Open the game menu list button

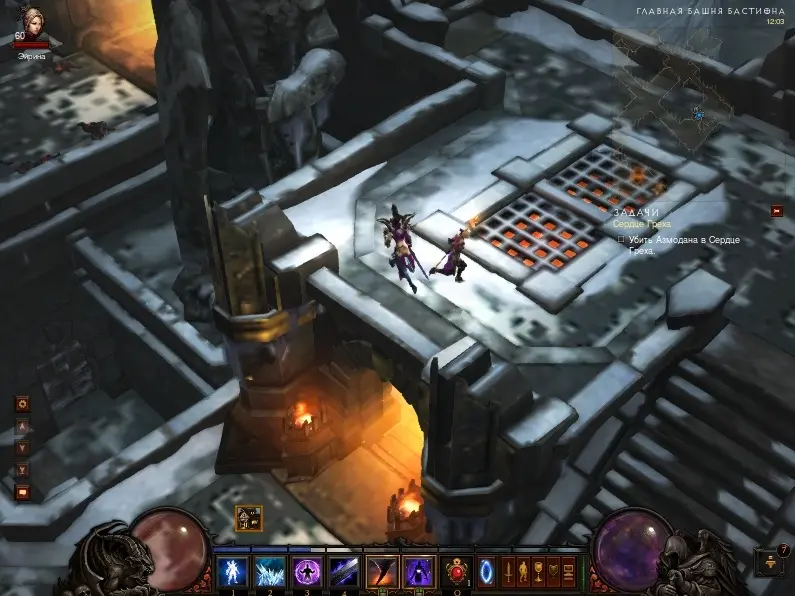tap(569, 572)
